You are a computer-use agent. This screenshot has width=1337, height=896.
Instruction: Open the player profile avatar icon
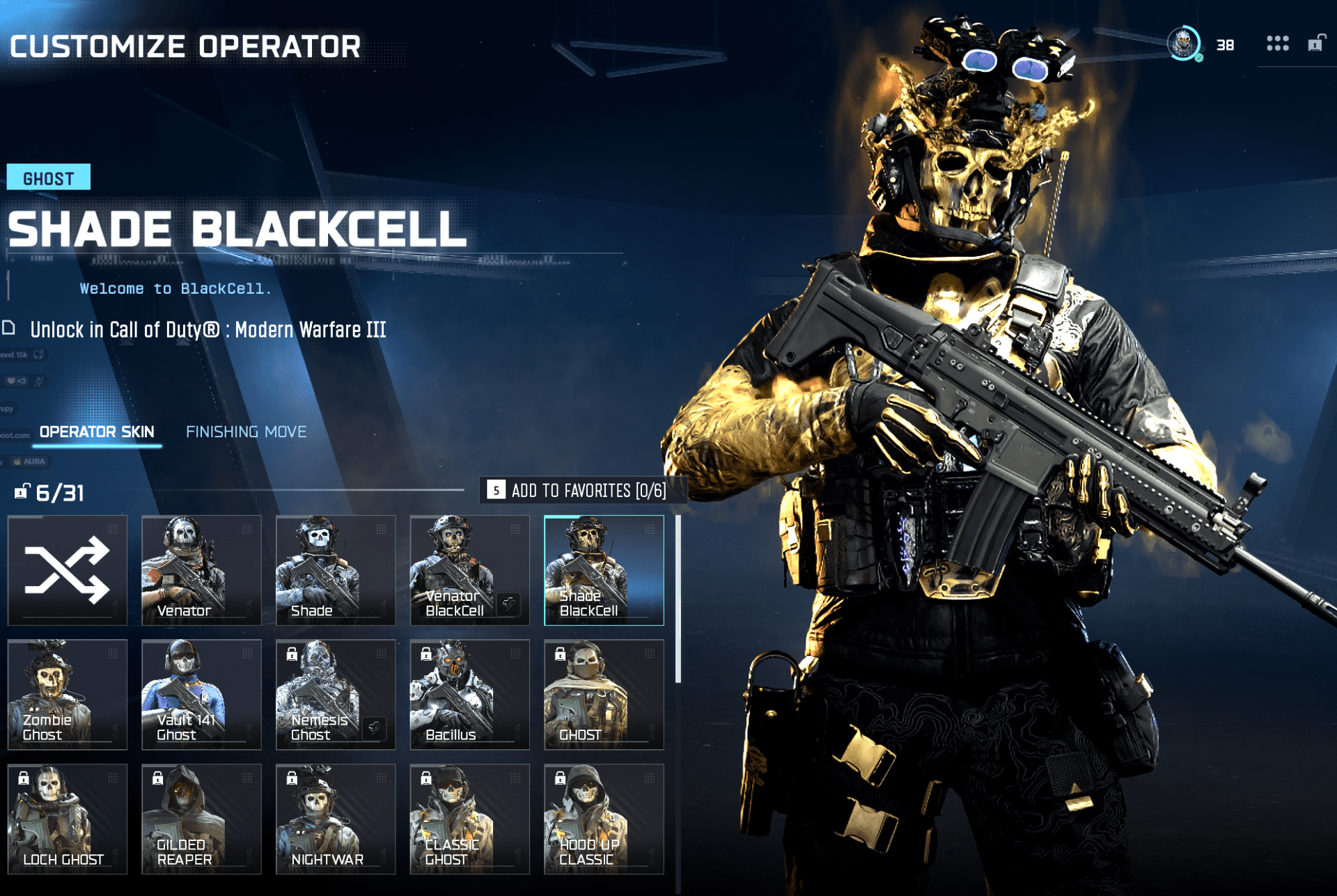[1184, 44]
